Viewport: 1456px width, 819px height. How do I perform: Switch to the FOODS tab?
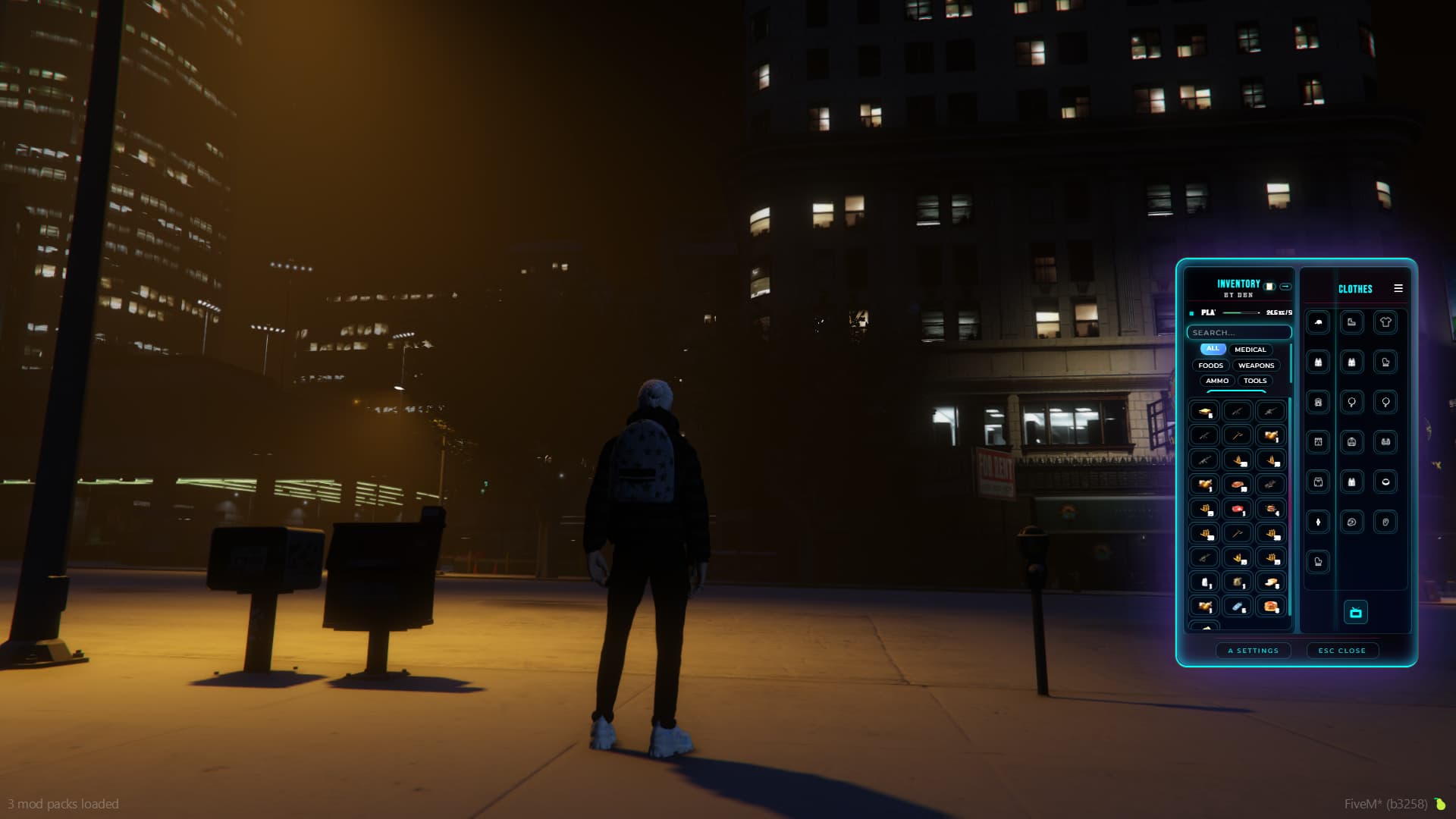click(x=1210, y=366)
